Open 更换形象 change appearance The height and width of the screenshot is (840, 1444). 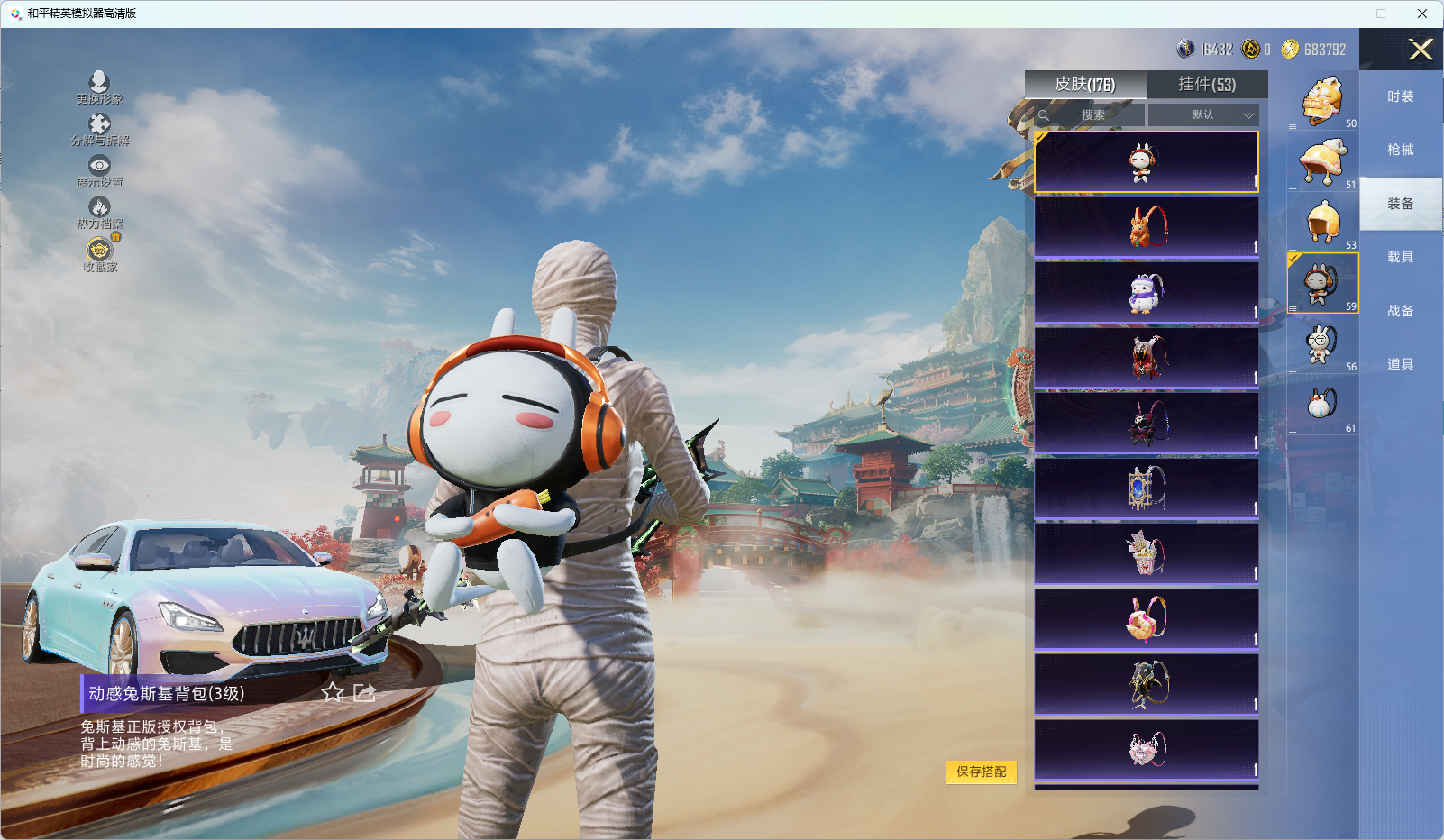99,87
